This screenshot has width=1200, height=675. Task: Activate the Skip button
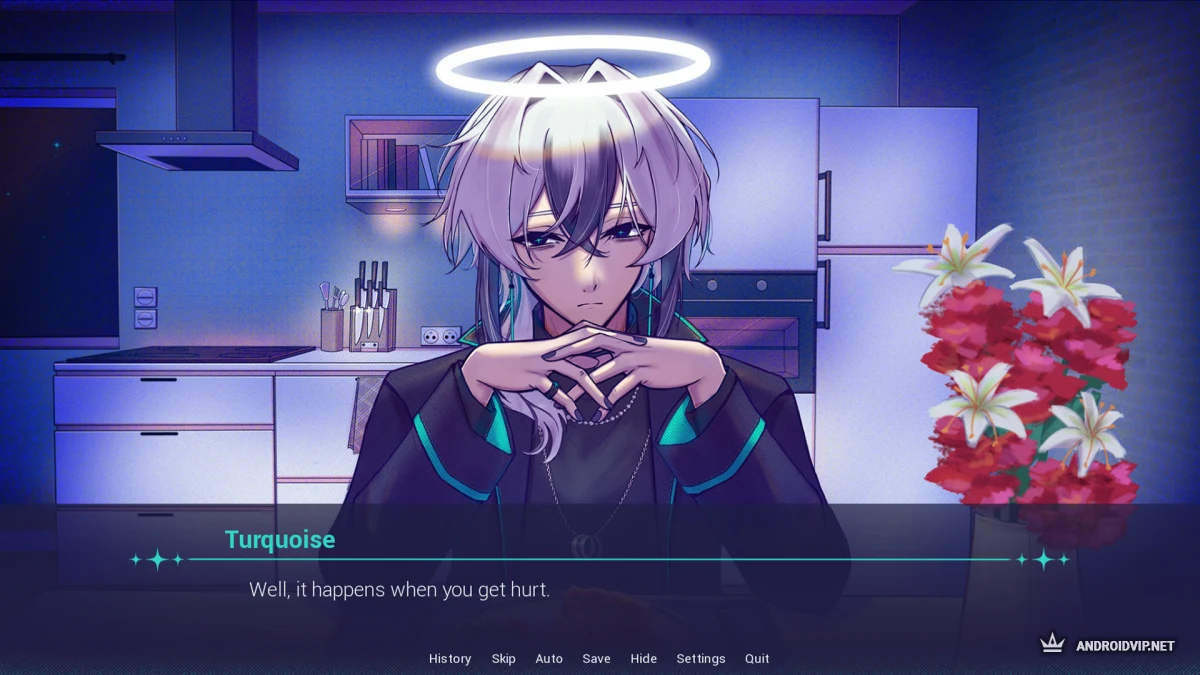tap(503, 659)
